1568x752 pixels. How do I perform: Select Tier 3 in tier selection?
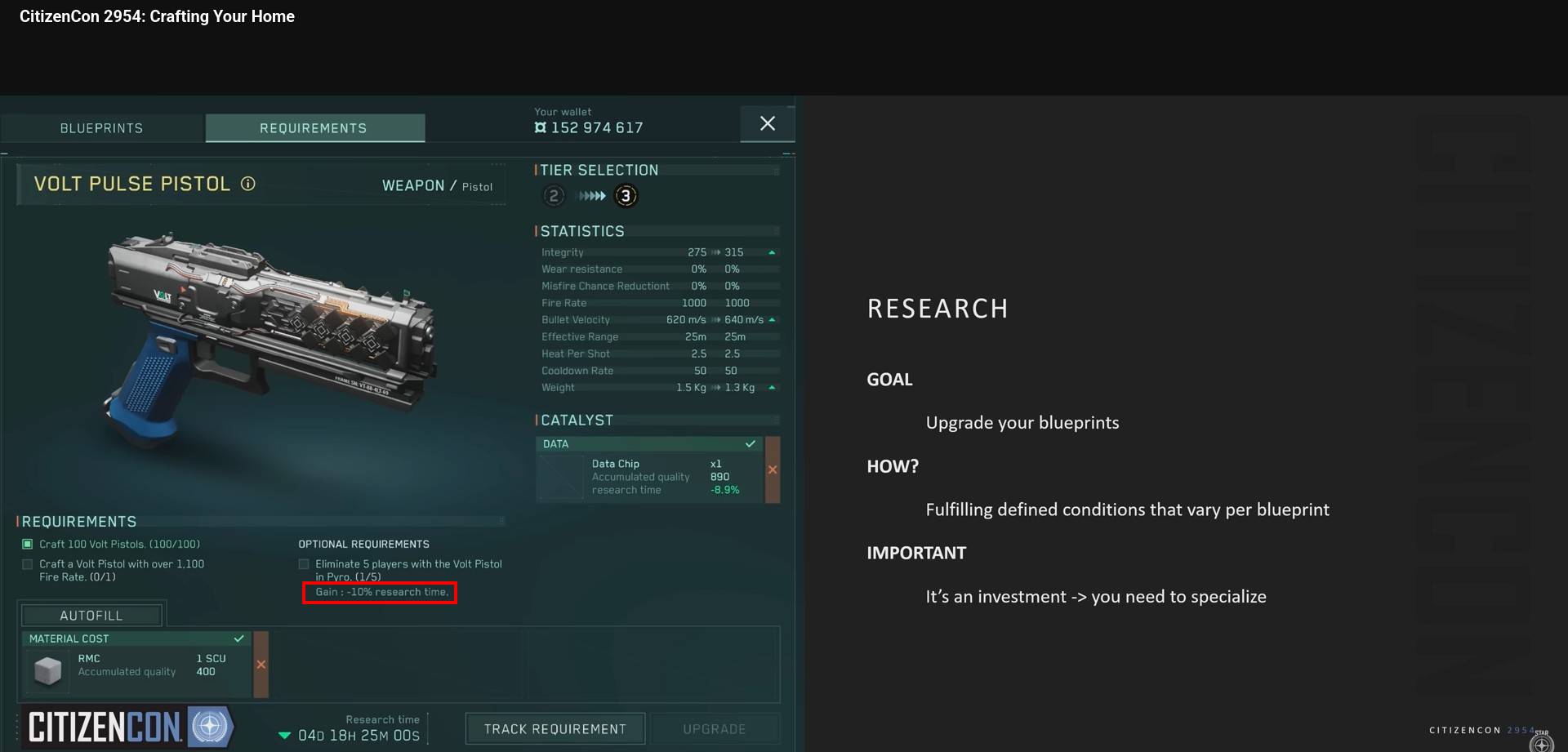(x=626, y=196)
